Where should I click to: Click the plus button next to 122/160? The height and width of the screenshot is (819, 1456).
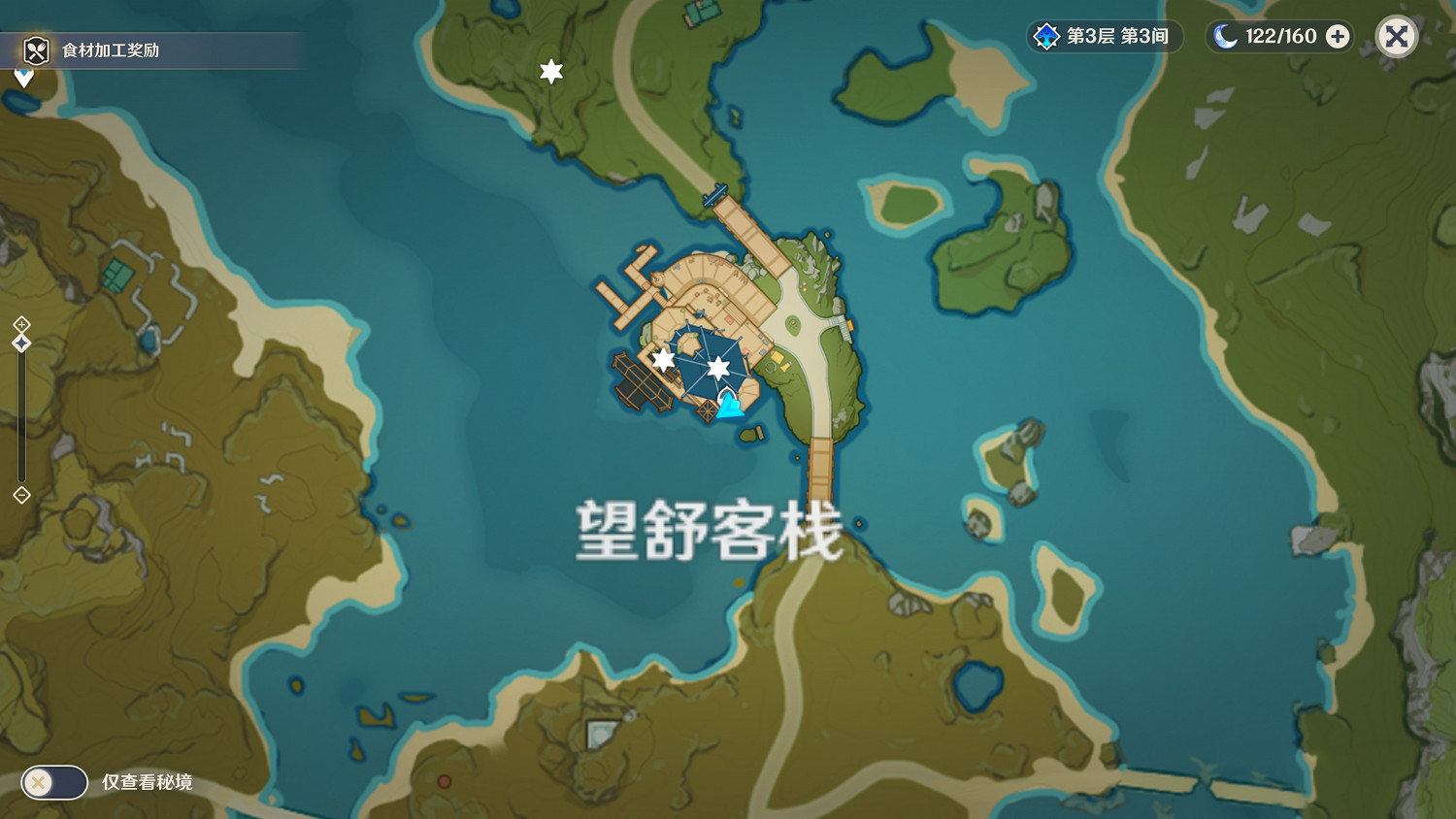(1338, 37)
